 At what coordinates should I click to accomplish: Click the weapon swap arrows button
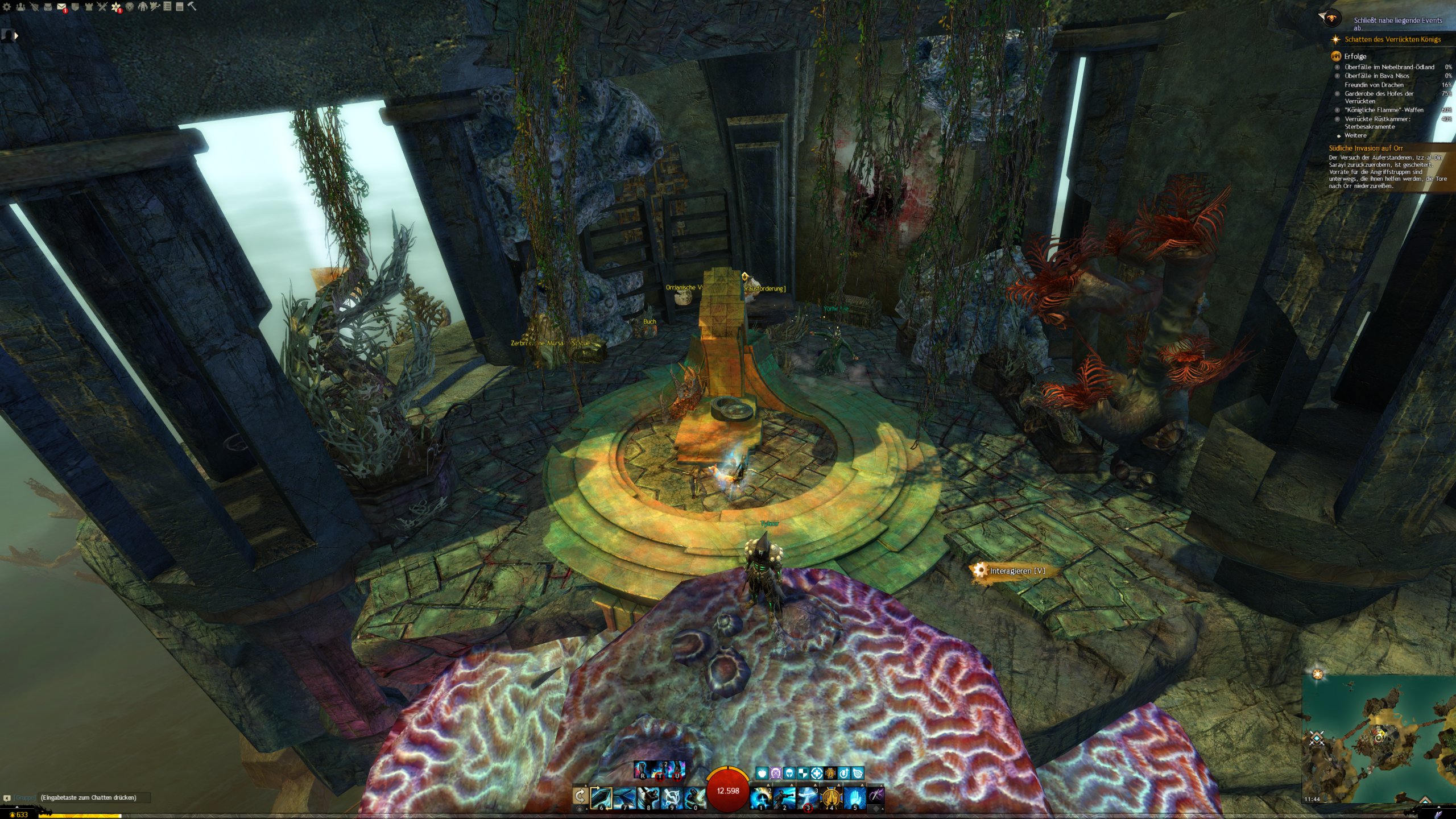(x=580, y=796)
